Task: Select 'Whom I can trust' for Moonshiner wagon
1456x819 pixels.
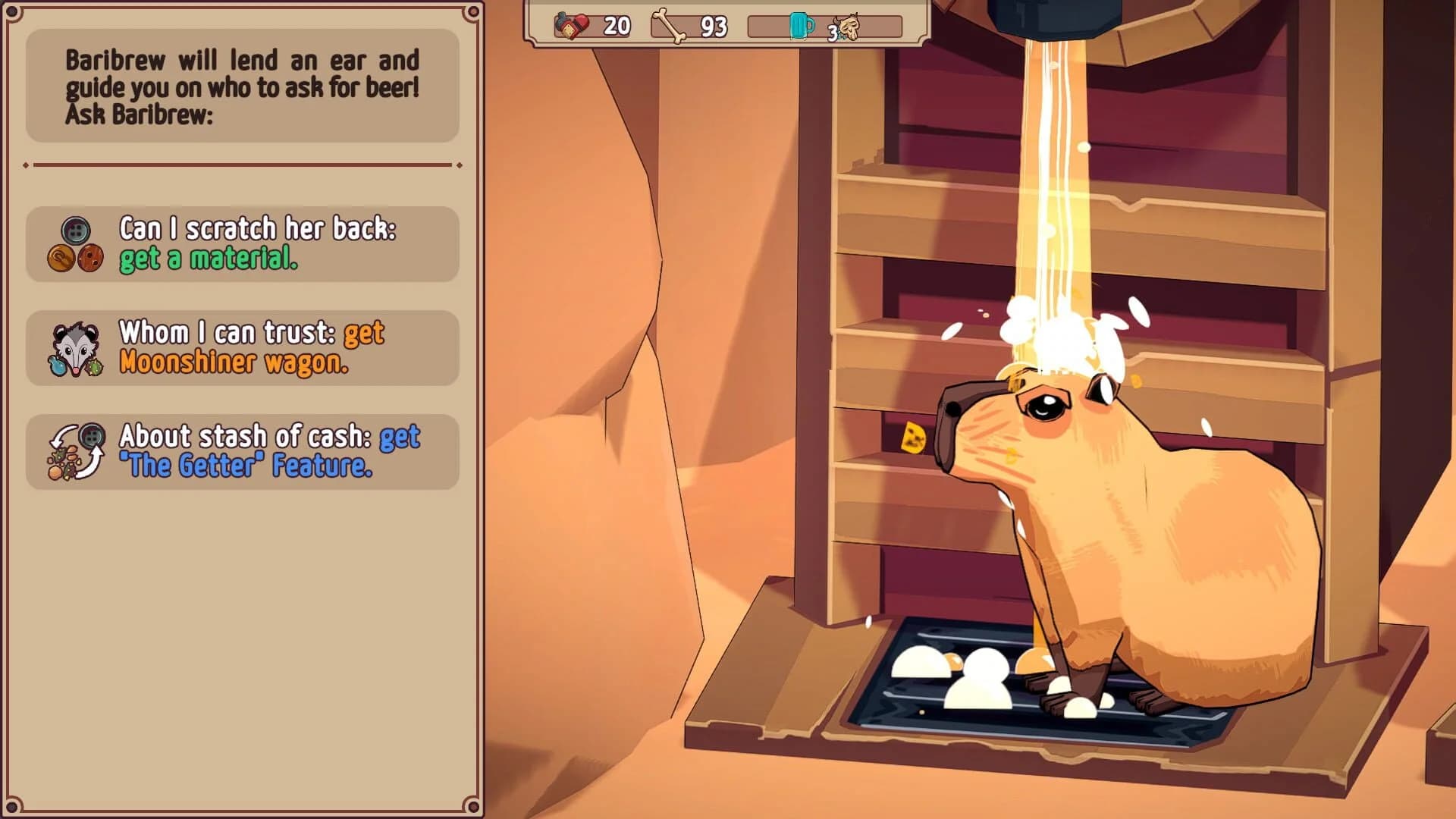Action: [x=243, y=349]
